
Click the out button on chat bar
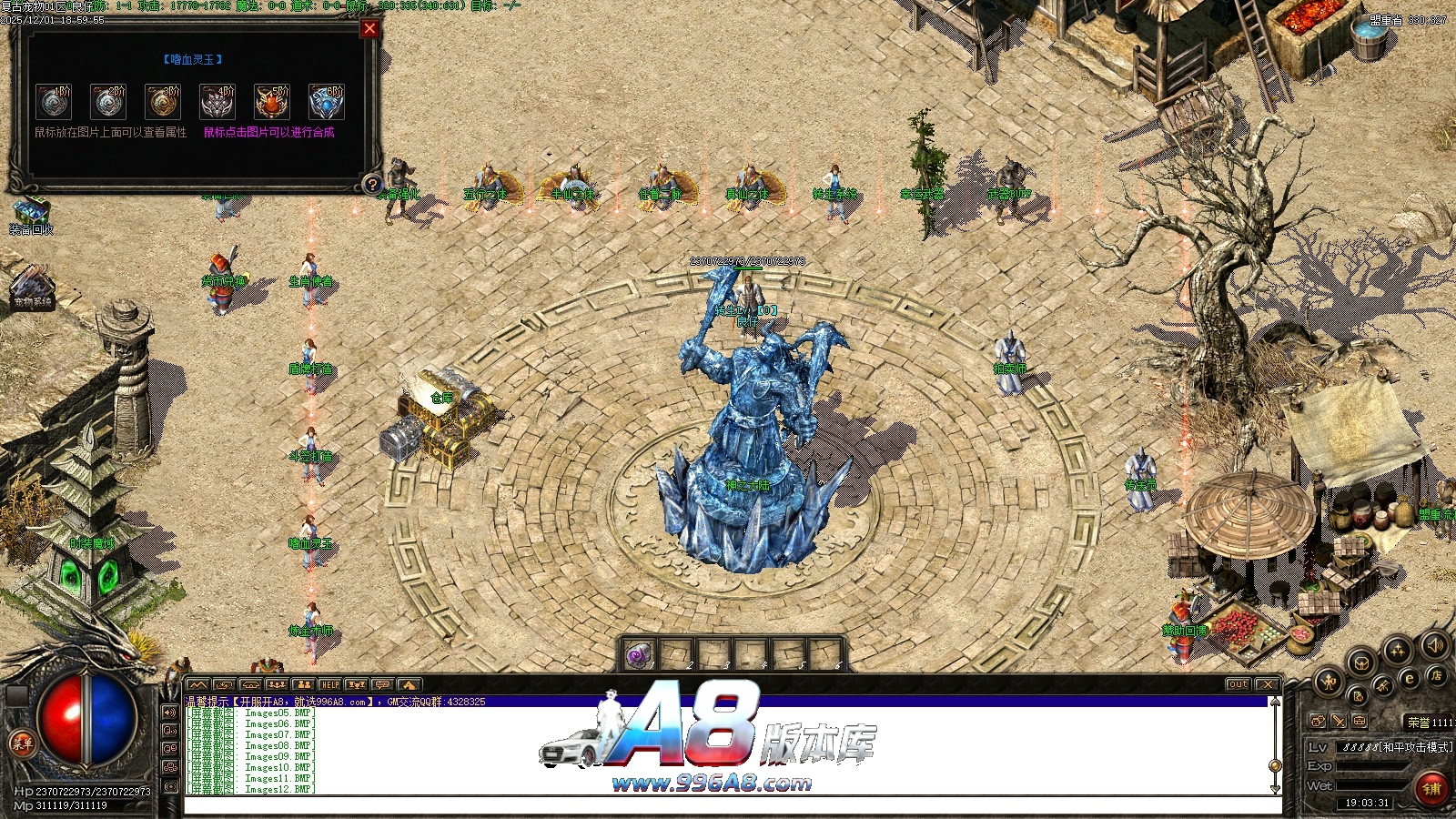pyautogui.click(x=1238, y=684)
